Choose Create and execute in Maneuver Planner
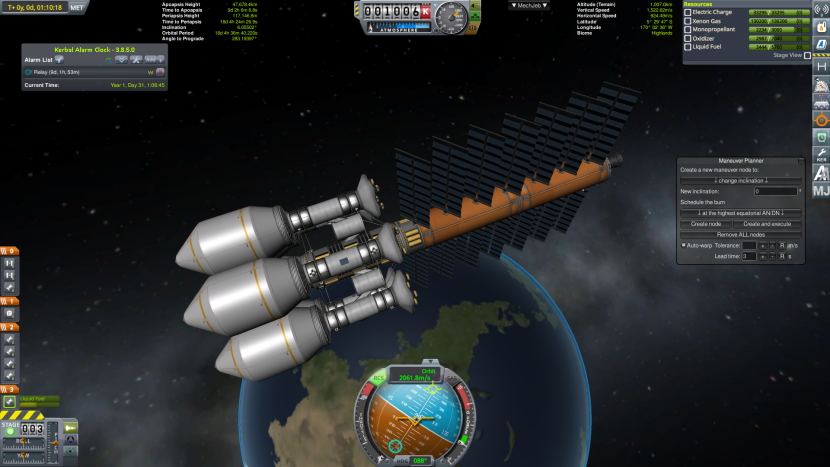Image resolution: width=830 pixels, height=467 pixels. (x=769, y=224)
